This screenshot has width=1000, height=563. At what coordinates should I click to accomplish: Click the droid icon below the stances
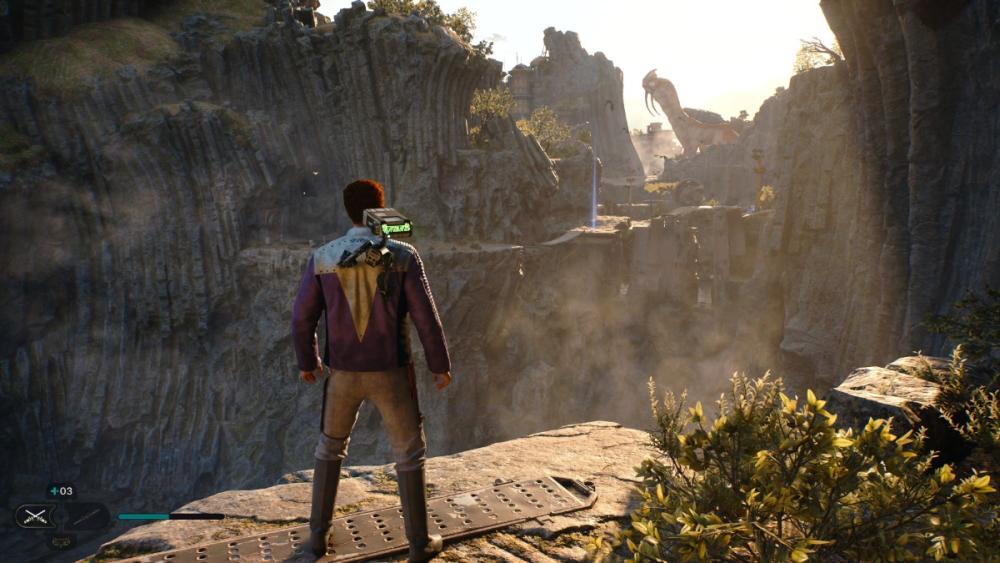click(x=60, y=541)
